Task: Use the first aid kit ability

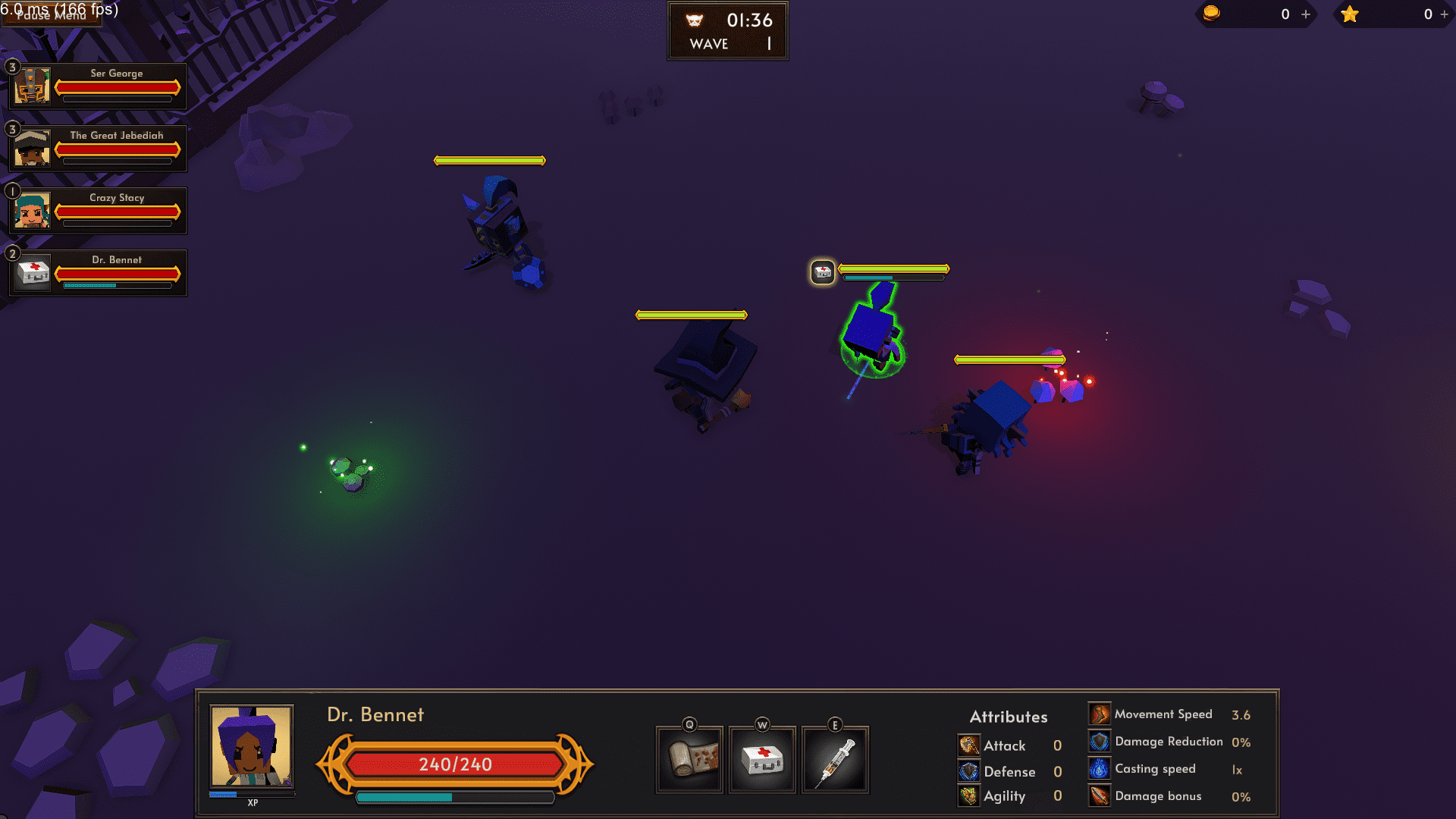Action: coord(762,759)
